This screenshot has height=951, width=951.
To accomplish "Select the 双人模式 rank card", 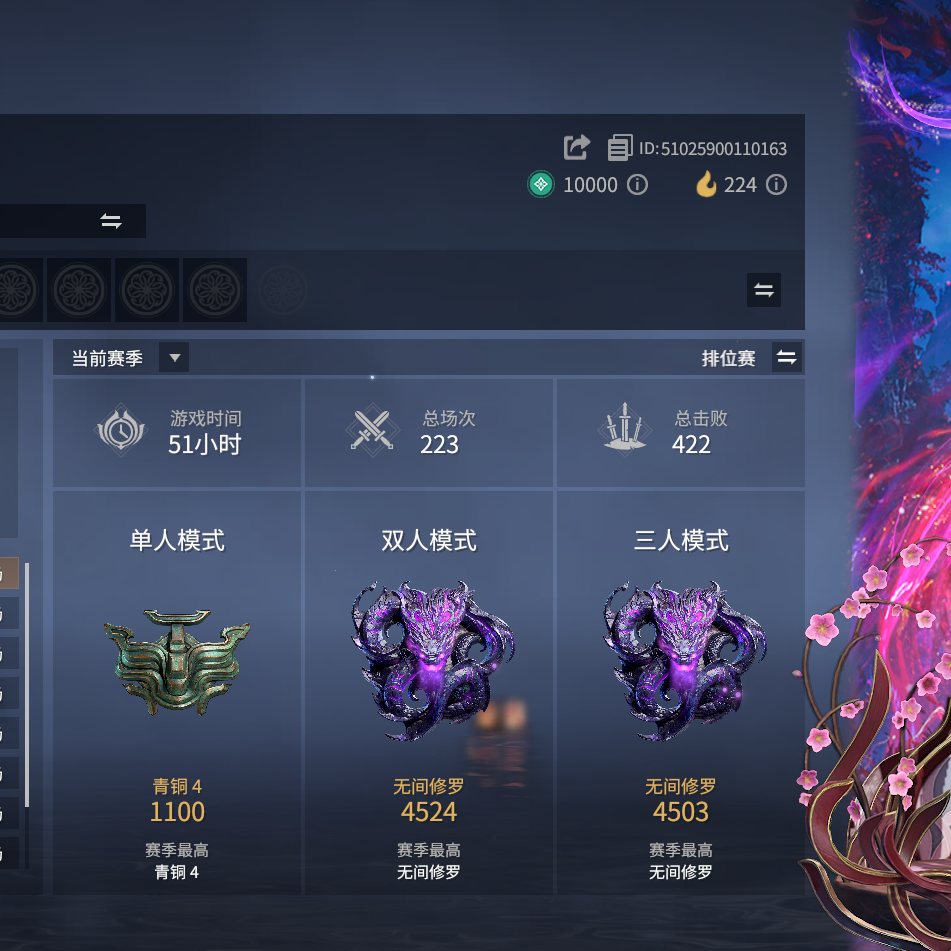I will [x=429, y=692].
